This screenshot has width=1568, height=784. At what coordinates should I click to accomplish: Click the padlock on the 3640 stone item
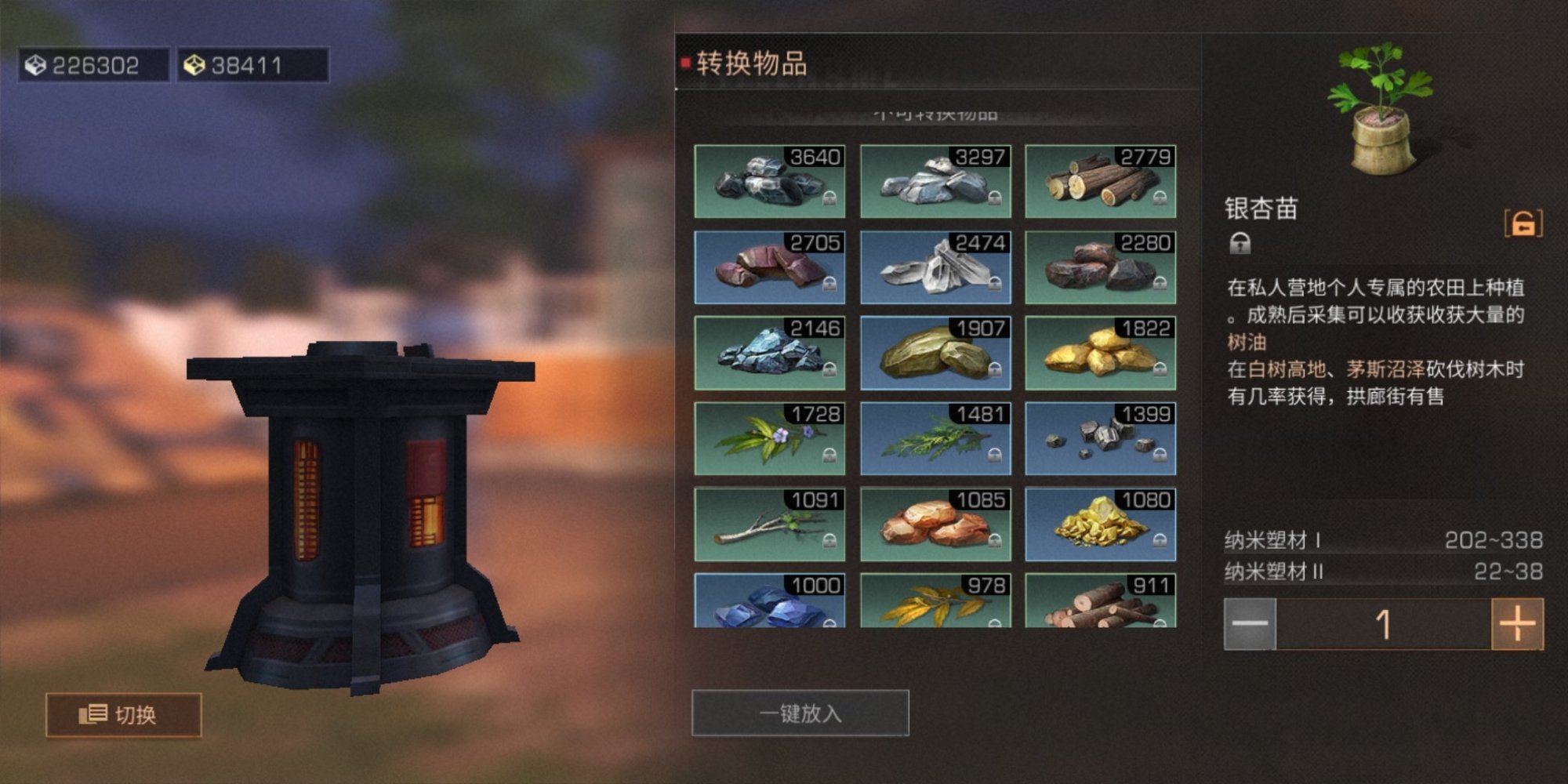point(830,198)
